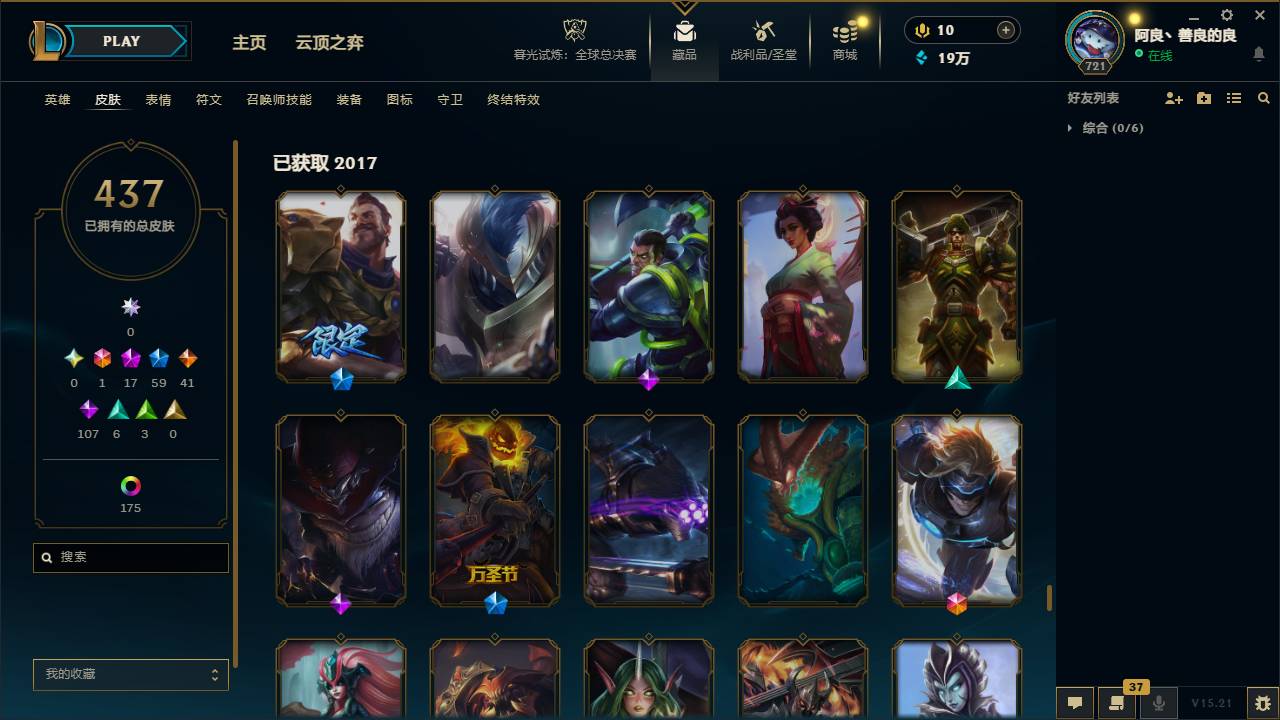The width and height of the screenshot is (1280, 720).
Task: Click the 暮光试炼 esports trophy icon
Action: point(573,31)
